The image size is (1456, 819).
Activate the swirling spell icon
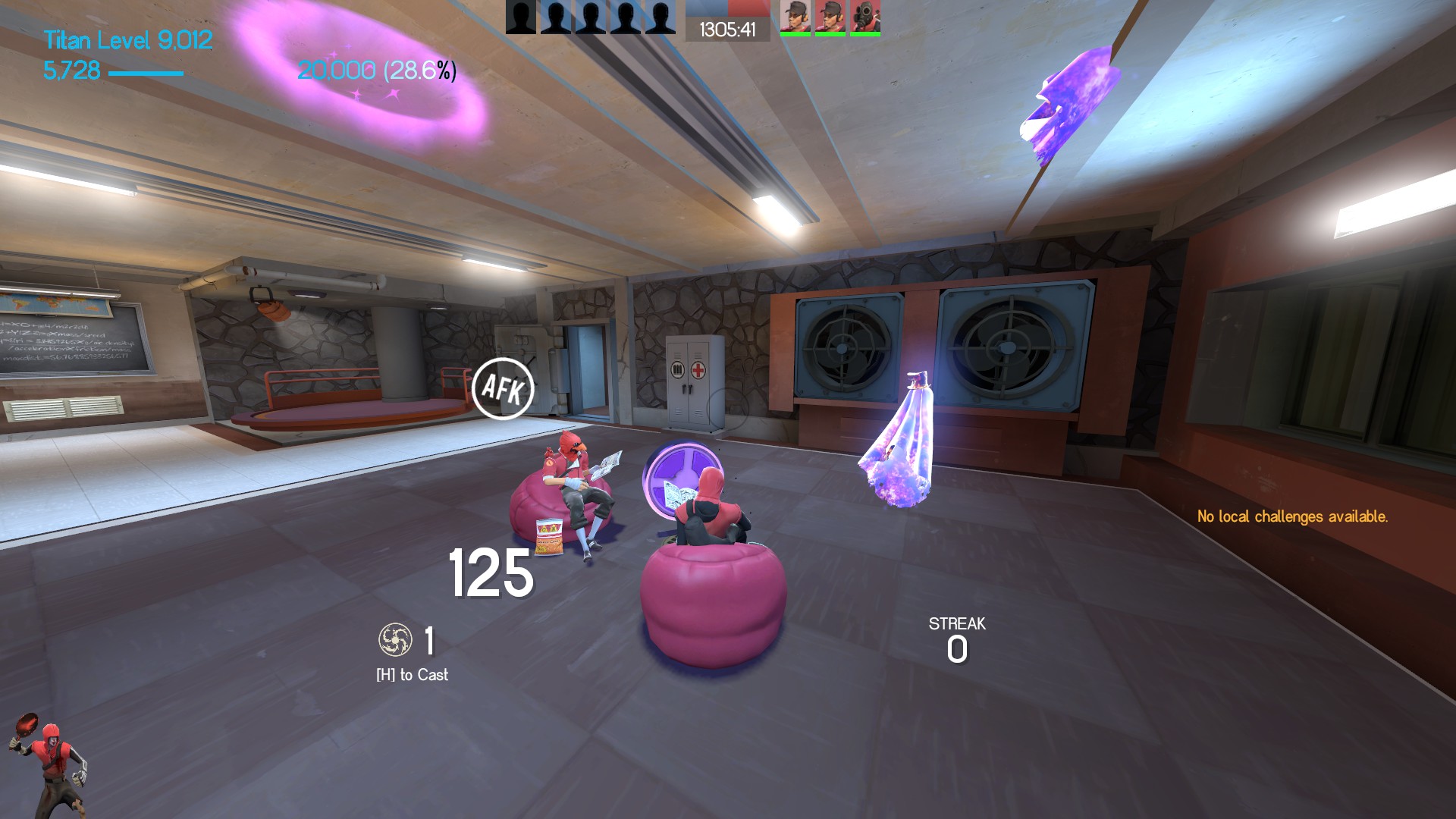(395, 640)
